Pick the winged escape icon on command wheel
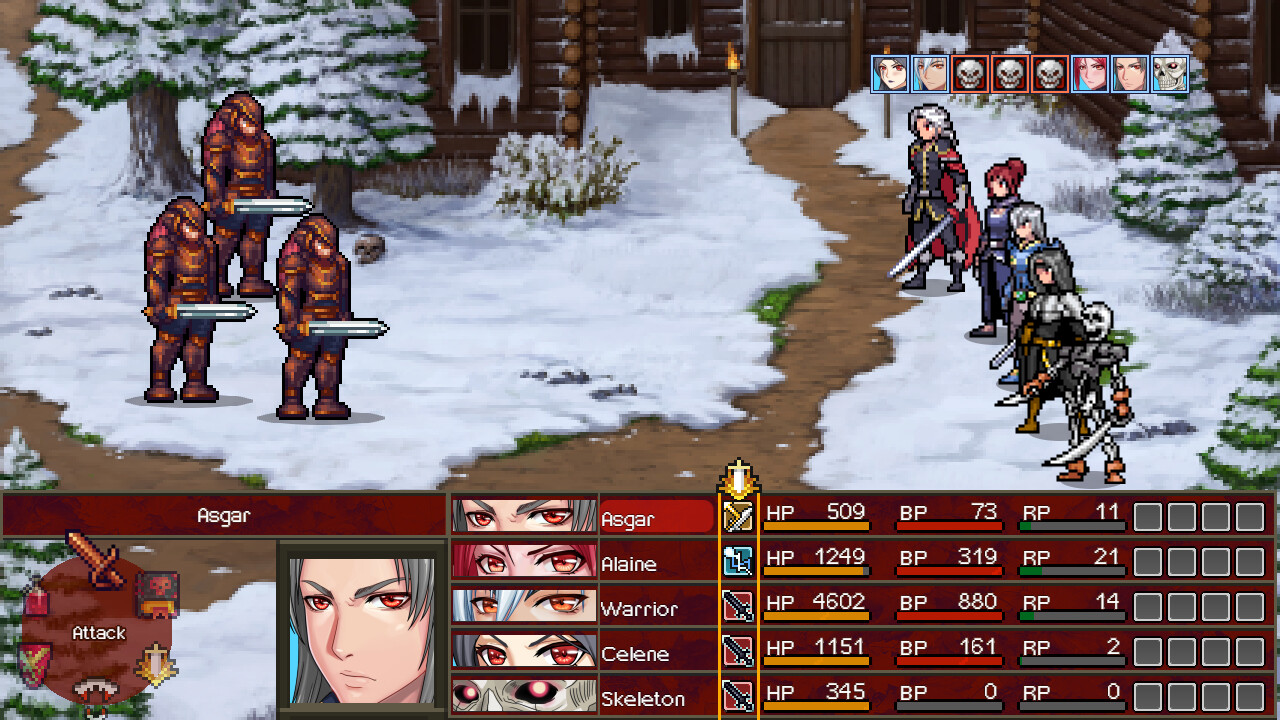 coord(155,662)
